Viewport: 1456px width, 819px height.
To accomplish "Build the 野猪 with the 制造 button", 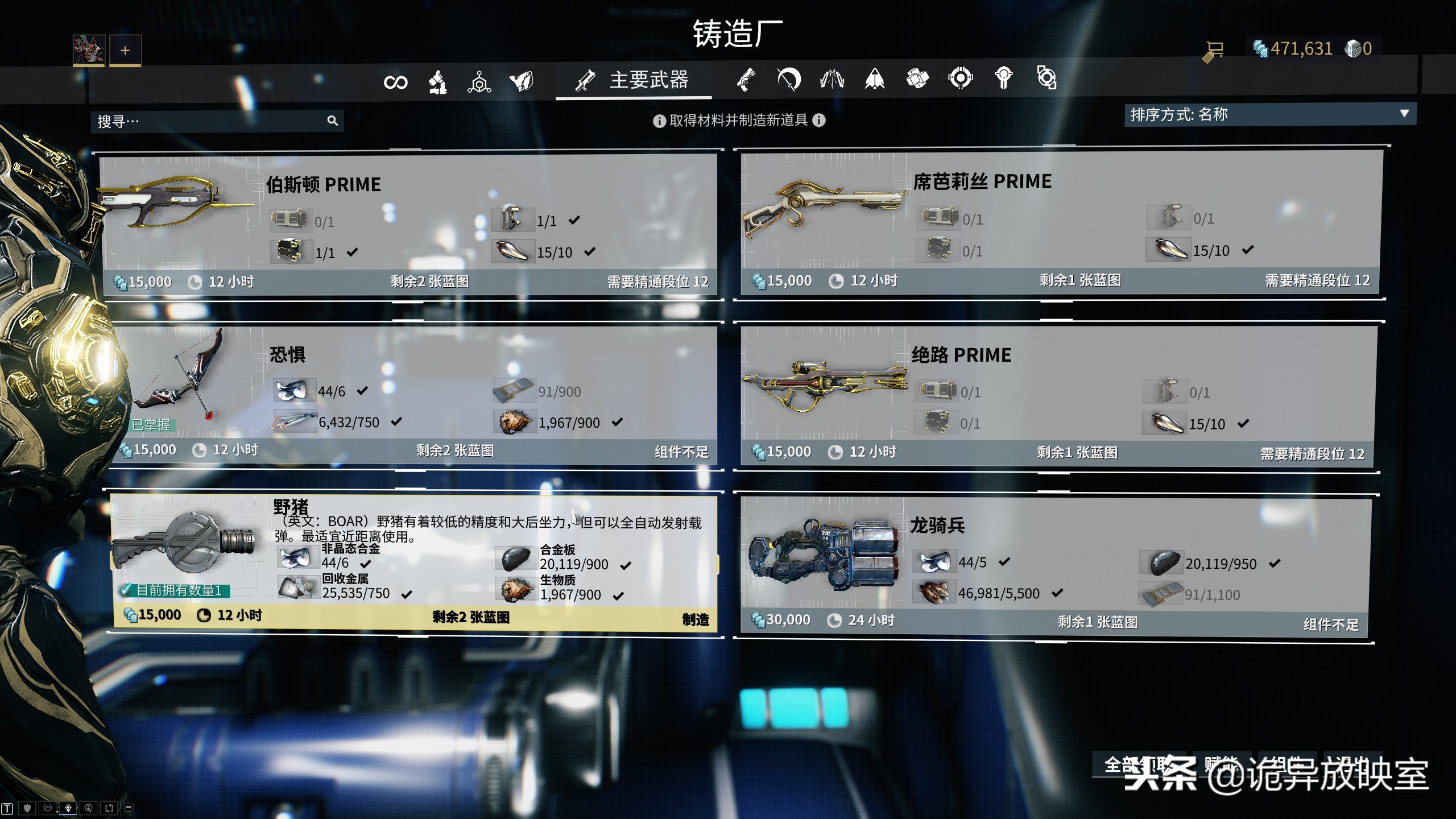I will [x=695, y=619].
